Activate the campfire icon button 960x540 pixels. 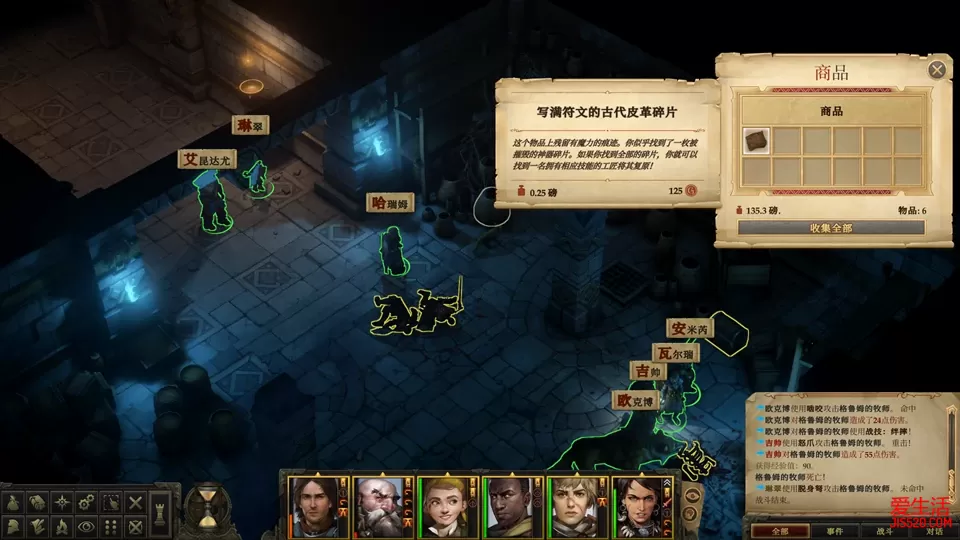[x=60, y=524]
